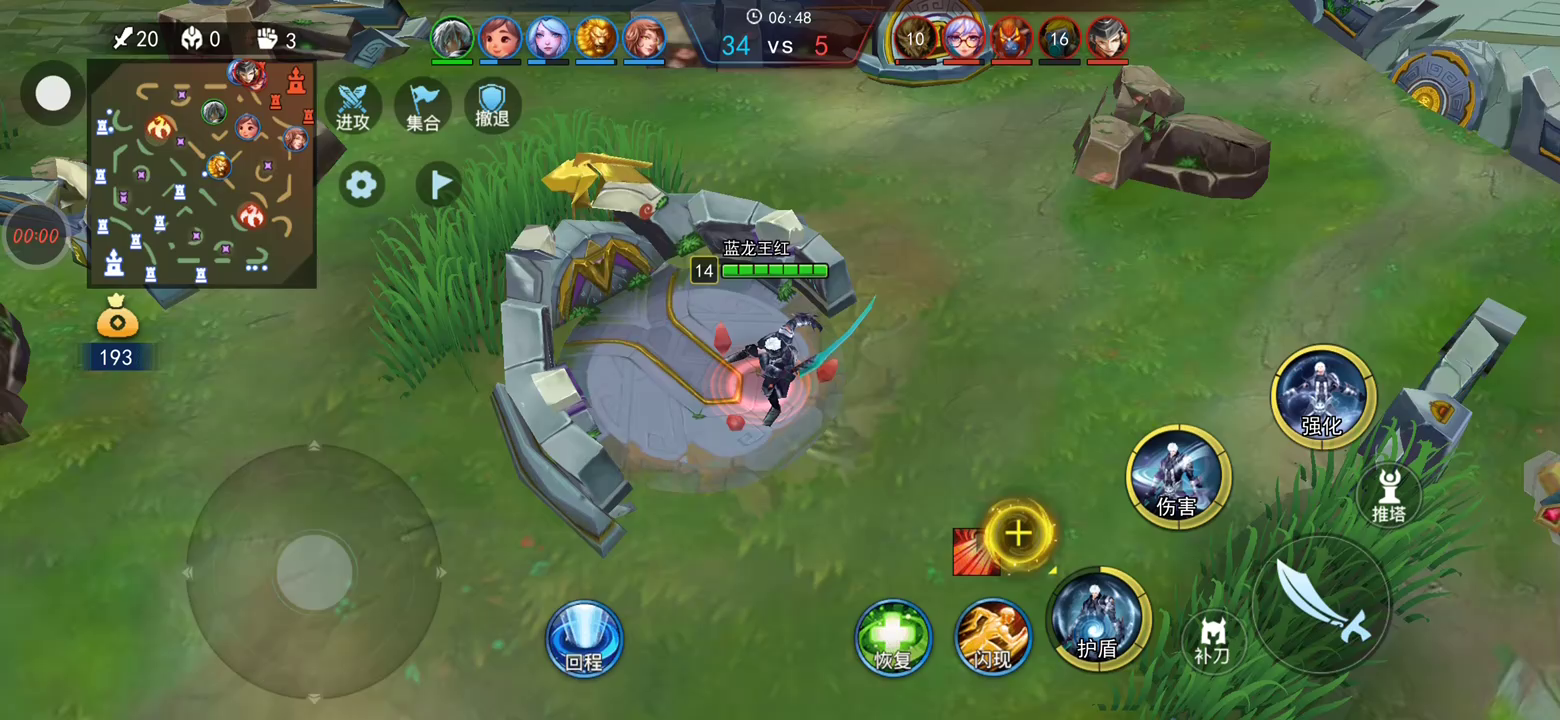
Task: Use the 回程 recall button
Action: coord(584,639)
